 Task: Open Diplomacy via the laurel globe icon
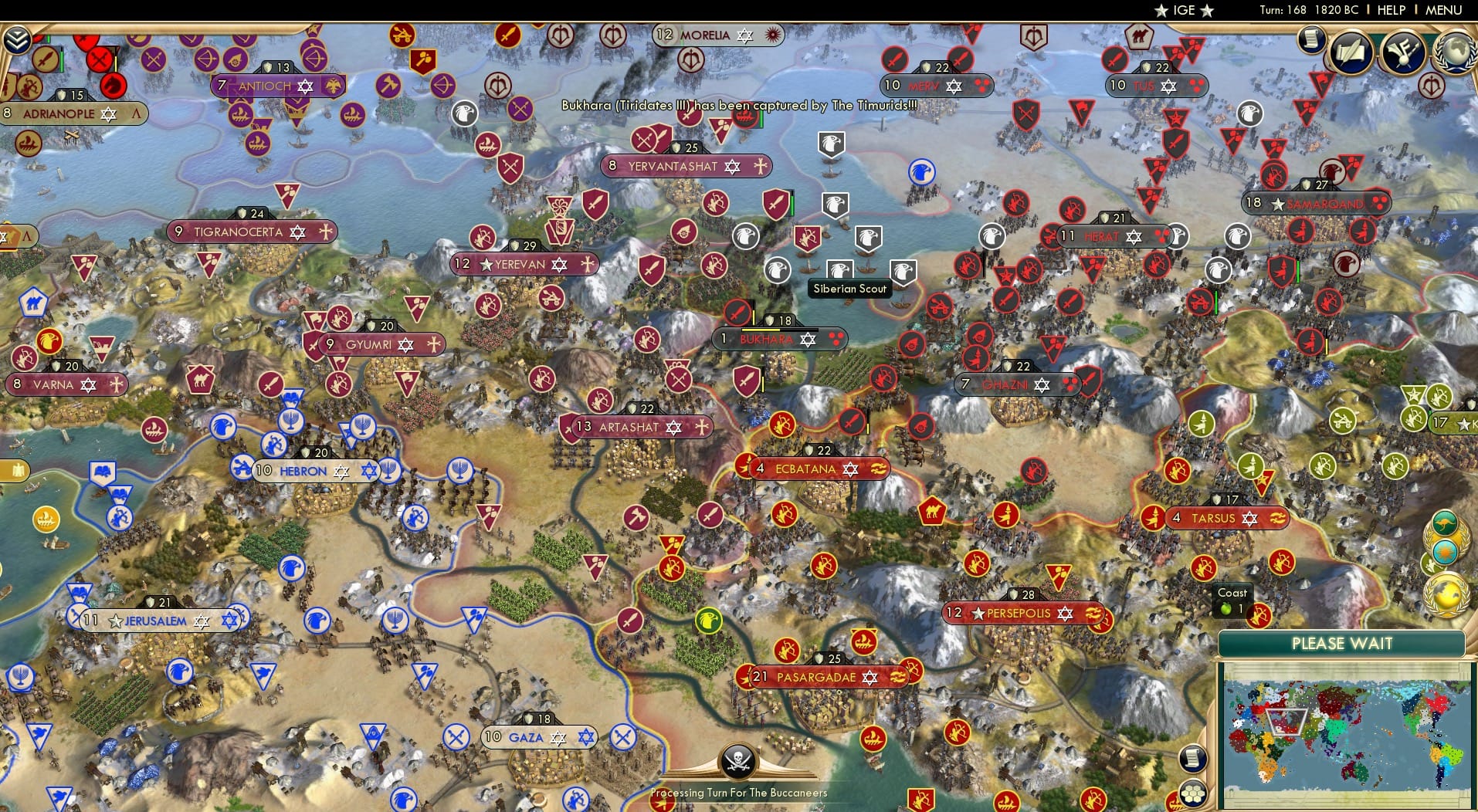(1454, 51)
